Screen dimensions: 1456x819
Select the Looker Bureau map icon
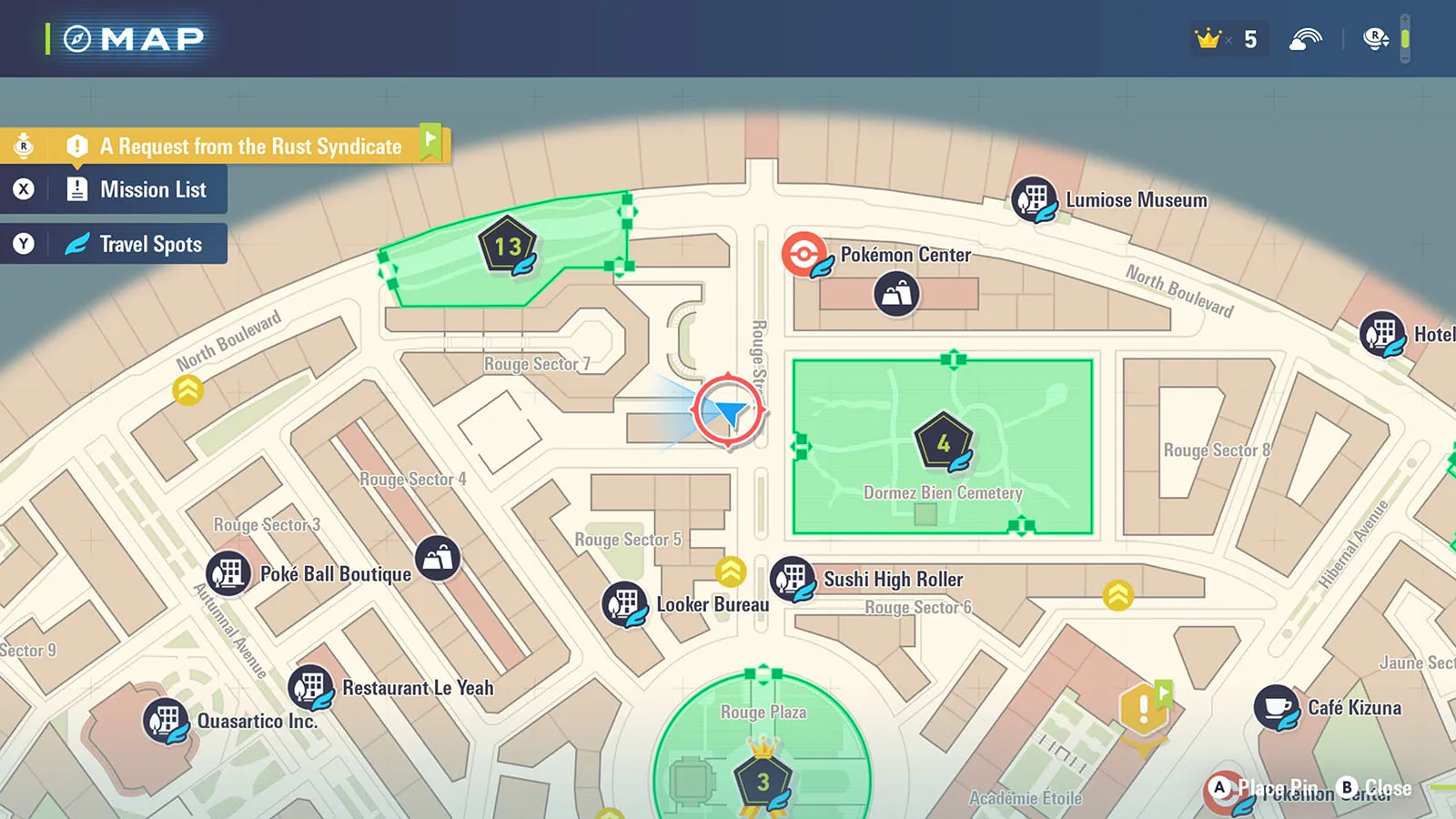tap(625, 603)
